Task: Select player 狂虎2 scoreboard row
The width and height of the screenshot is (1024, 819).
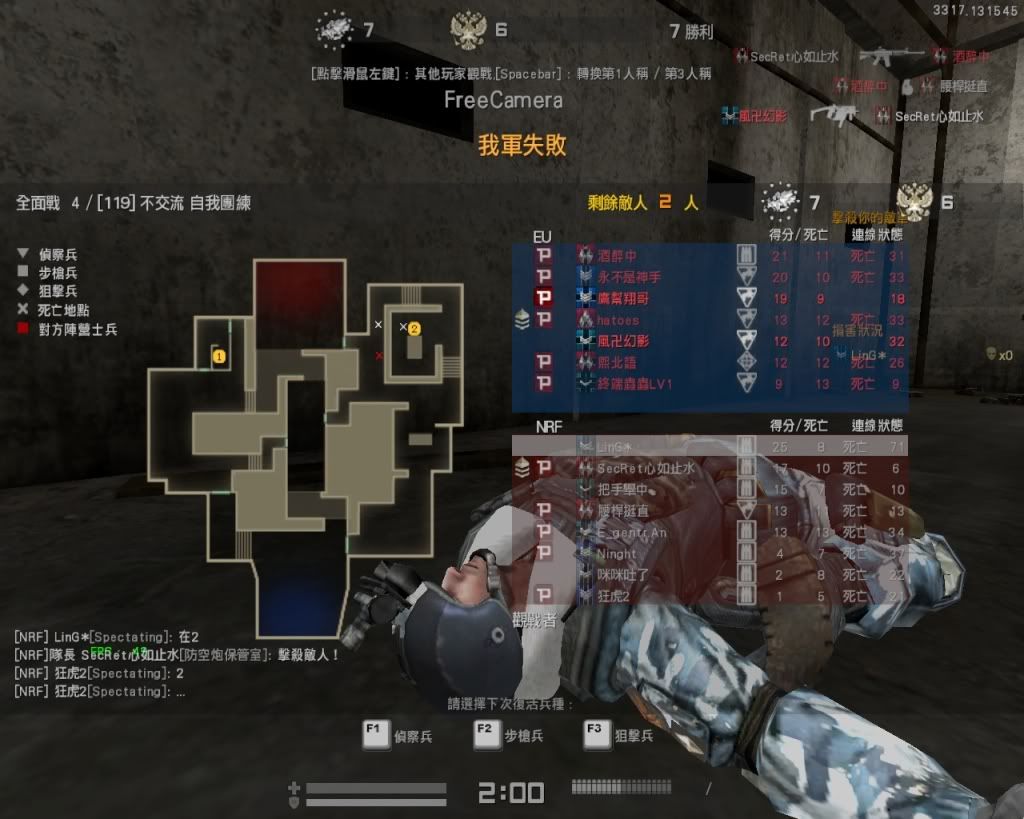Action: (613, 595)
